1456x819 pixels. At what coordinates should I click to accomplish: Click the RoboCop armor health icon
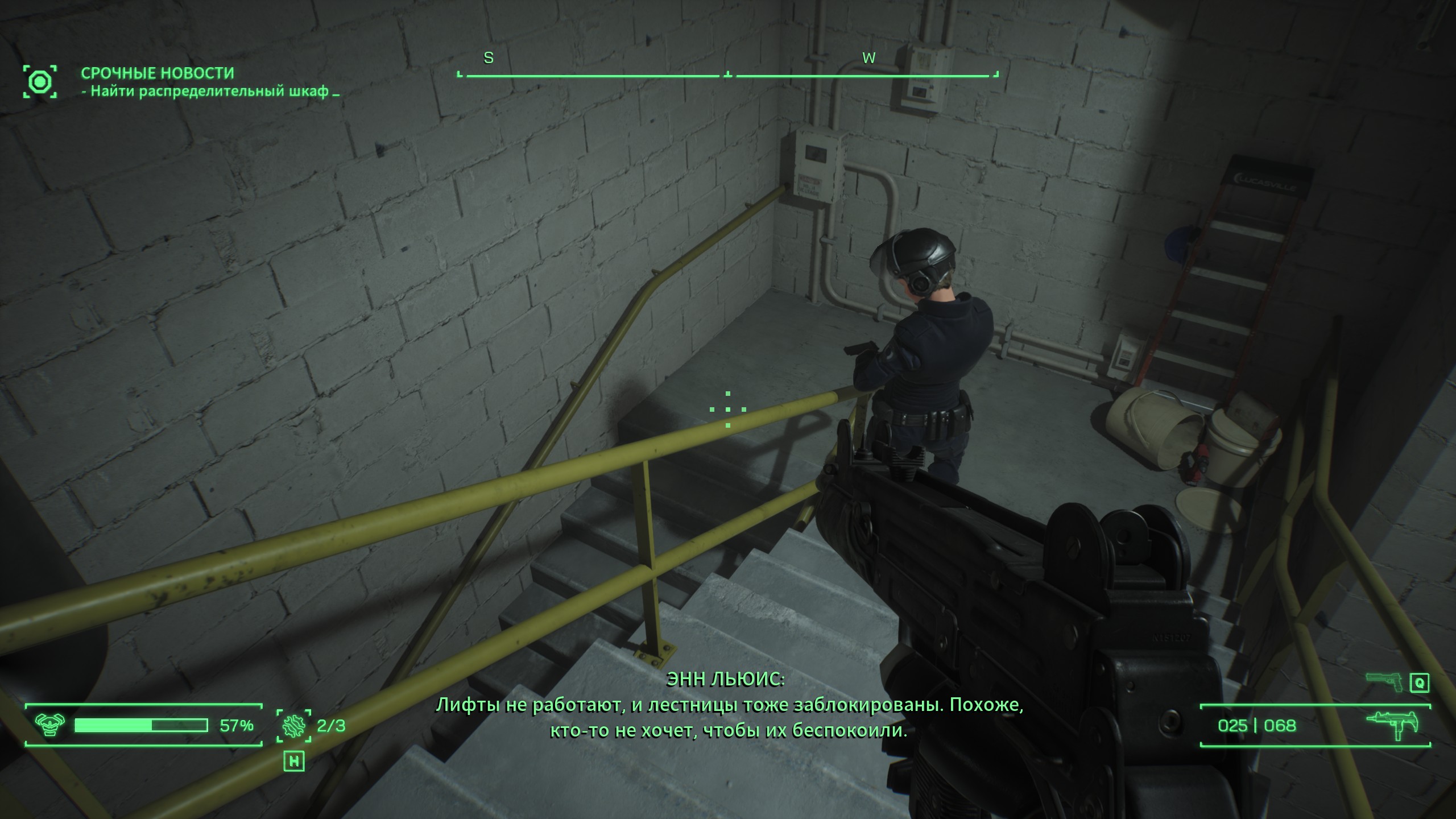coord(49,725)
